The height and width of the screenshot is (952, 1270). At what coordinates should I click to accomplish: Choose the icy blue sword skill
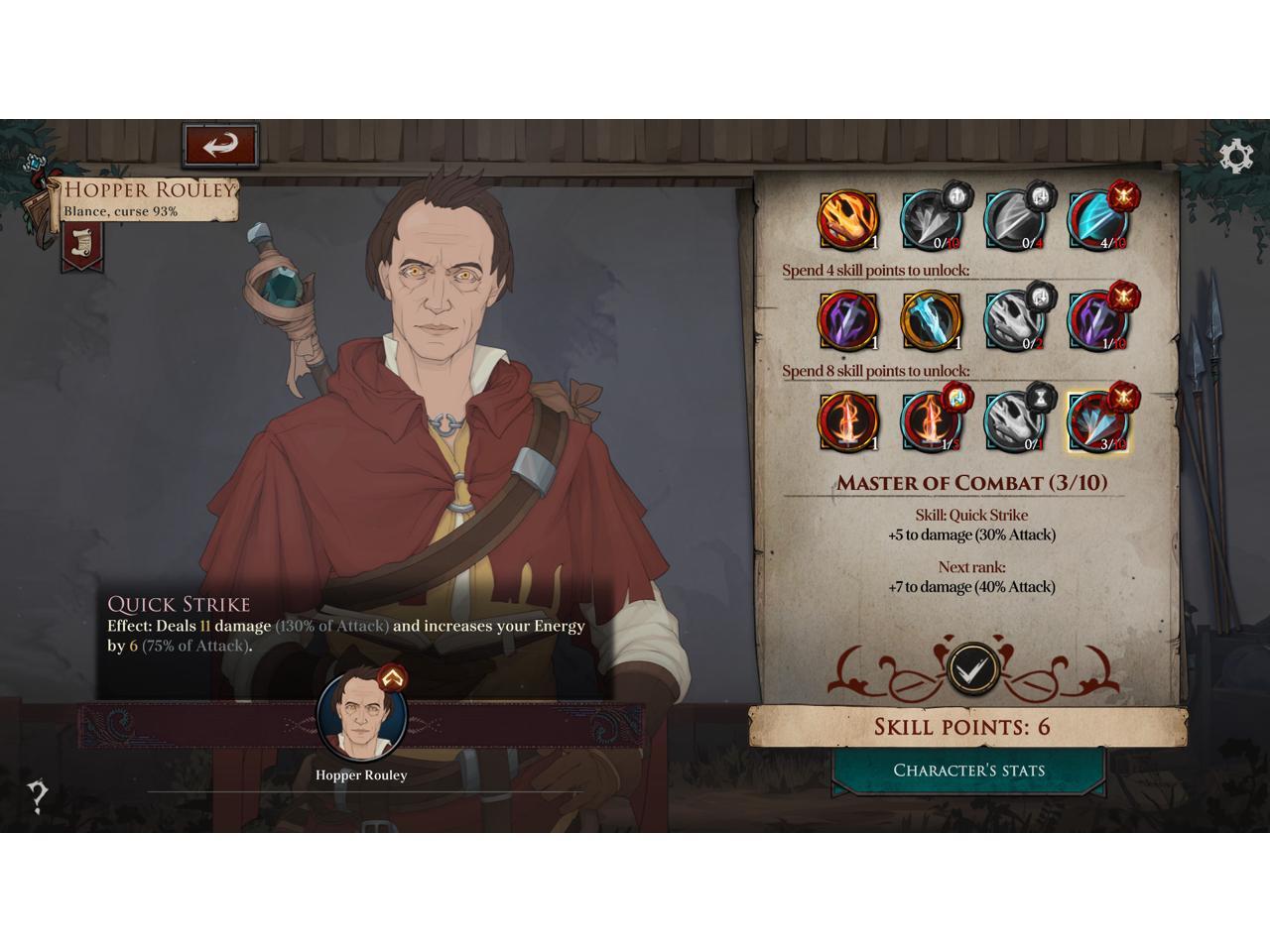(x=931, y=320)
